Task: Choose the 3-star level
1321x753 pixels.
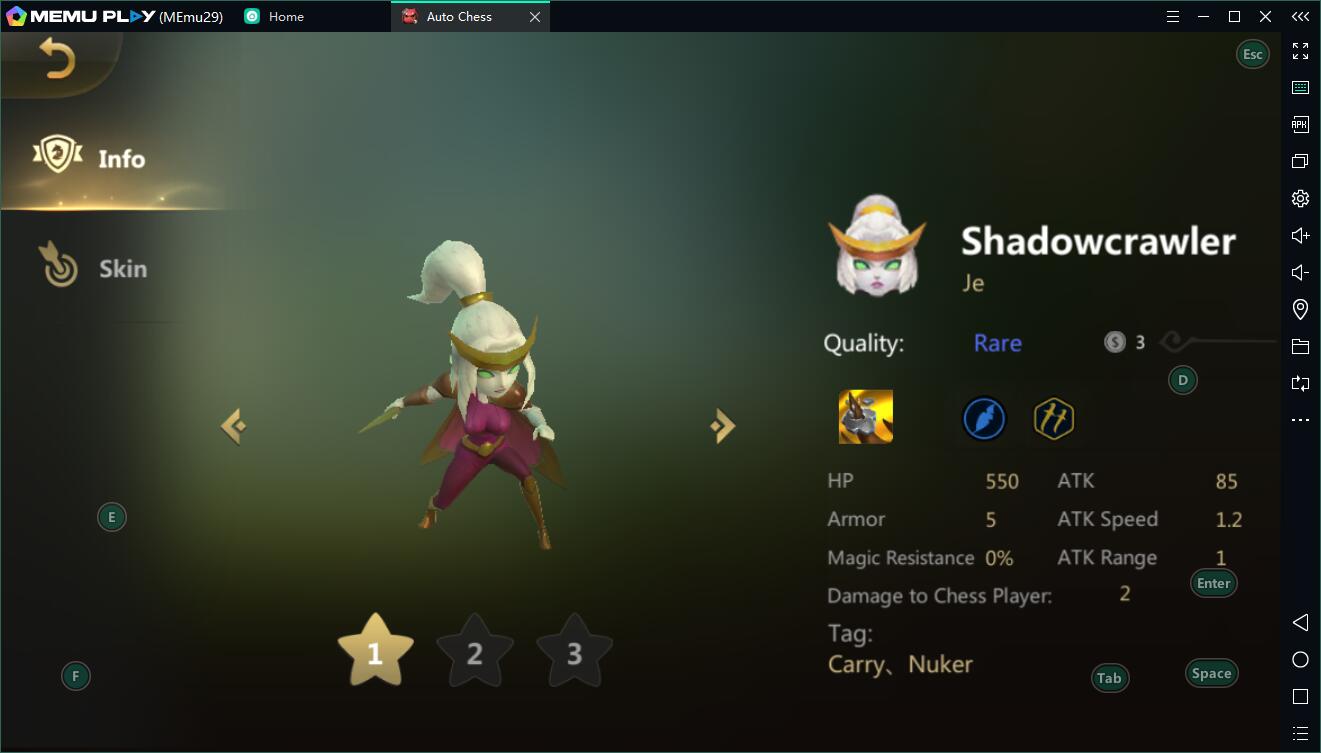Action: (x=574, y=653)
